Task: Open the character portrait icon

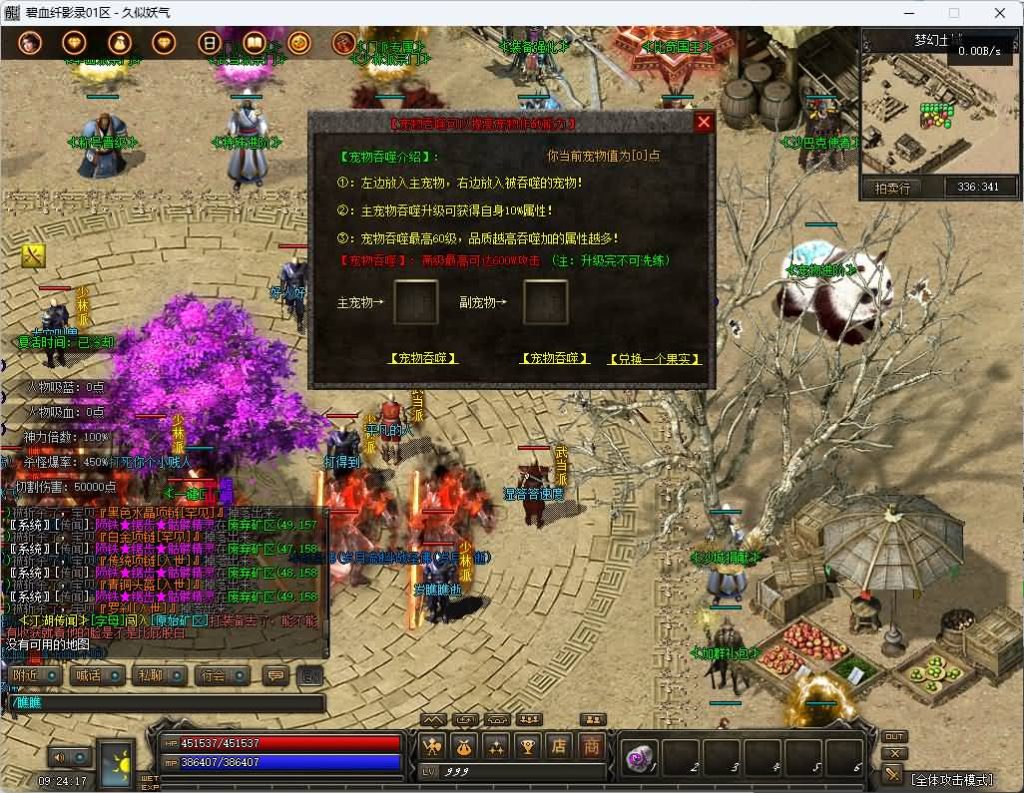Action: (29, 43)
